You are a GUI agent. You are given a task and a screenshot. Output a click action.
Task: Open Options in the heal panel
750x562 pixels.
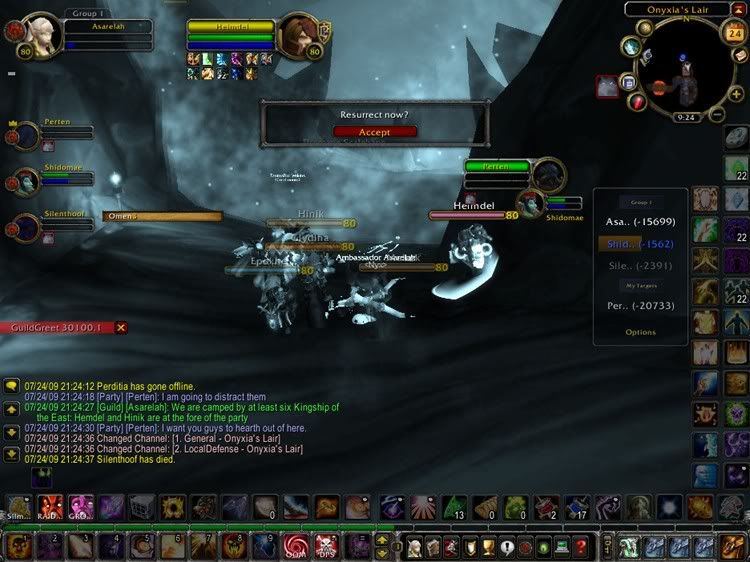(640, 332)
